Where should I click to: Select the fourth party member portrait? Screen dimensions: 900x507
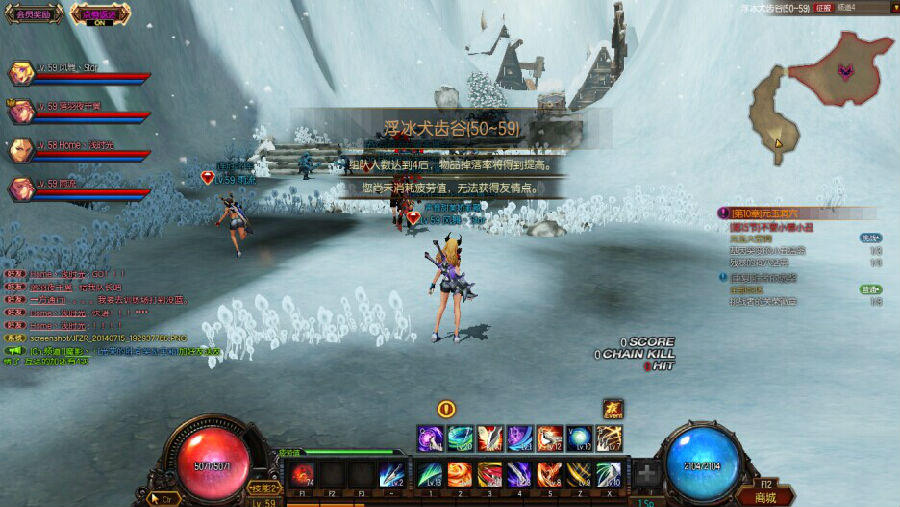[21, 189]
